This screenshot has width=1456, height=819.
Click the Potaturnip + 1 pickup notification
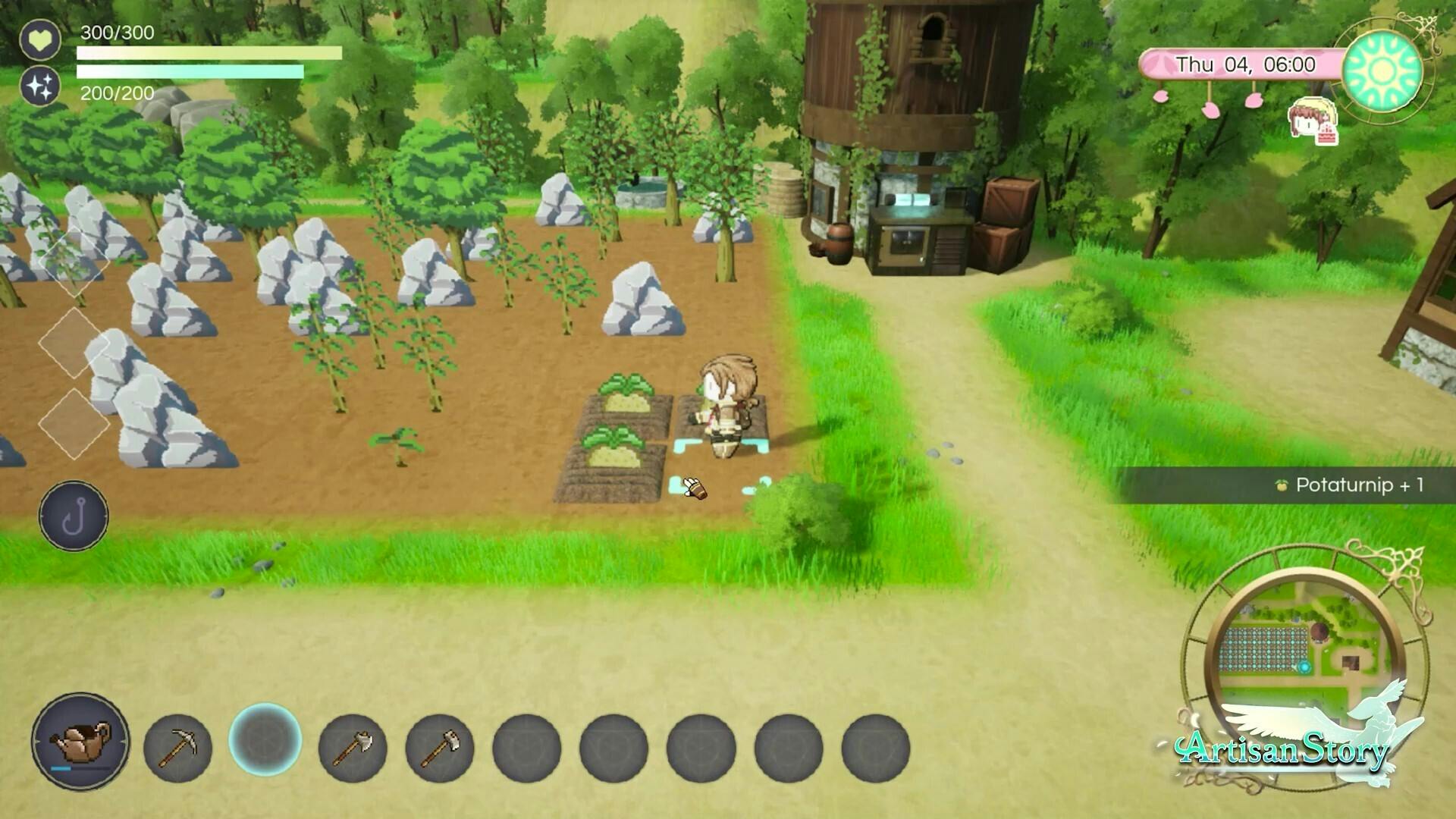pos(1350,485)
